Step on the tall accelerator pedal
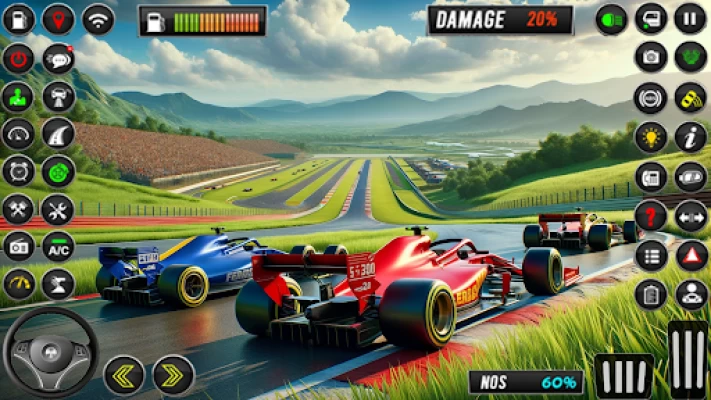Viewport: 711px width, 400px height. (688, 358)
